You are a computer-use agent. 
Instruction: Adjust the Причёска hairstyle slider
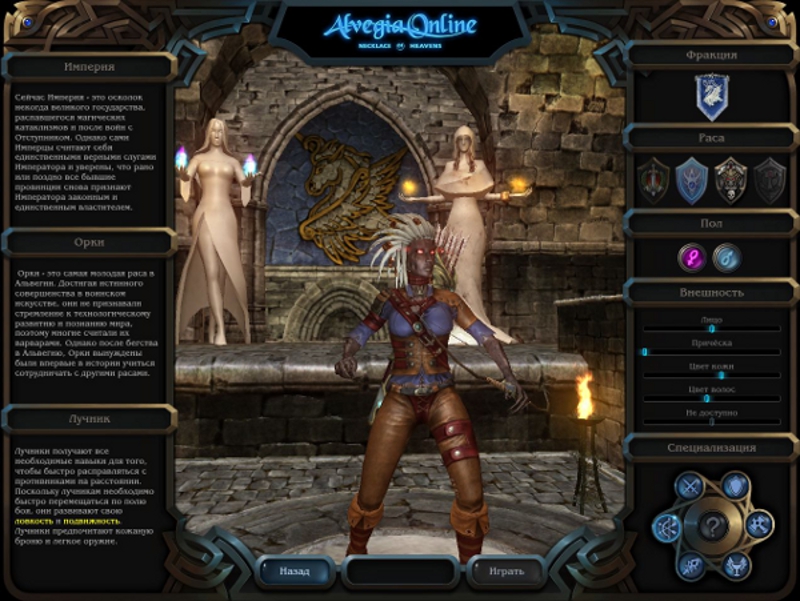(645, 351)
